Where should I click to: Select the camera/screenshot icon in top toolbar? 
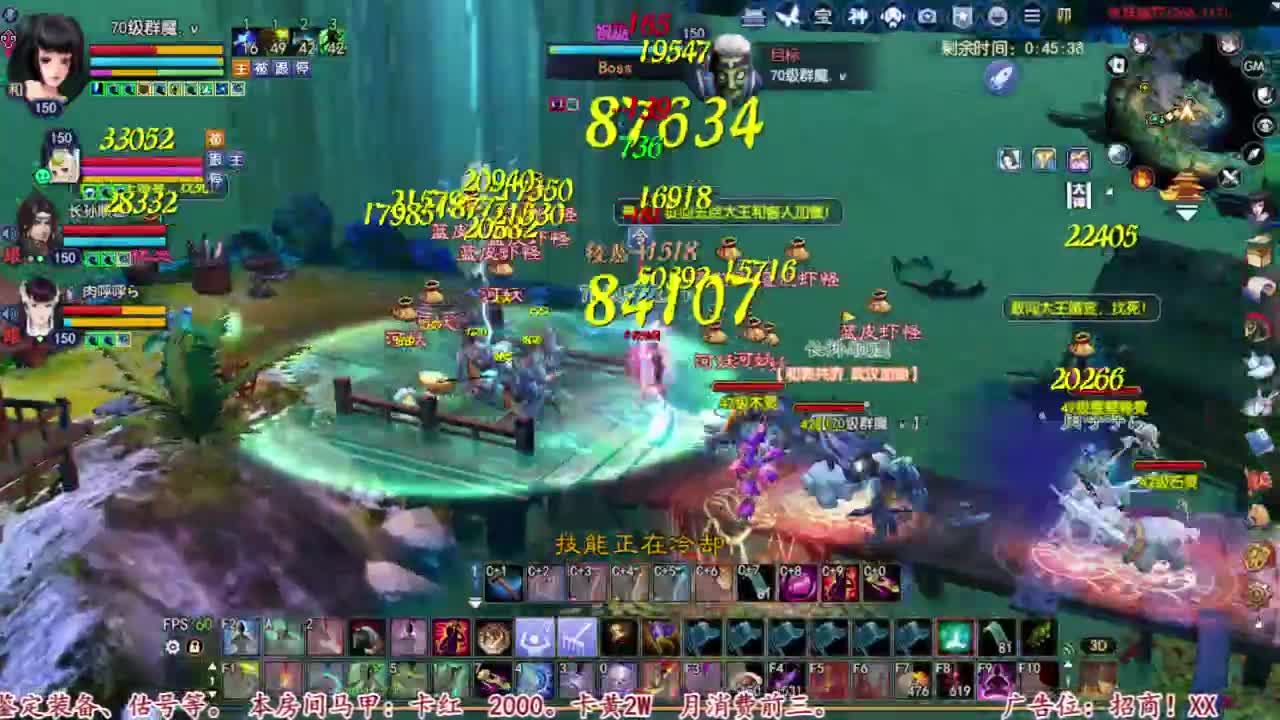pos(925,15)
